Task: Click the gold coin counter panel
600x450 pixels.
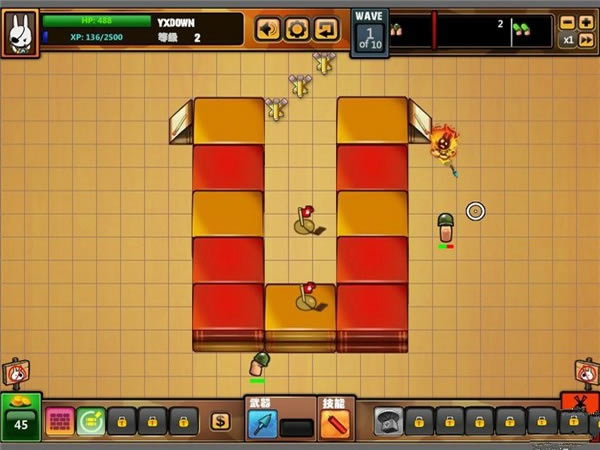Action: [20, 416]
